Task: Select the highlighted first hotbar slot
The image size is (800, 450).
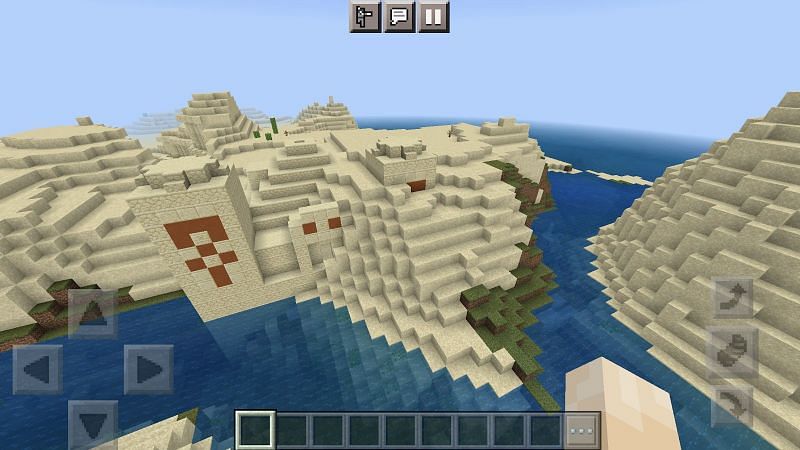Action: pos(256,430)
